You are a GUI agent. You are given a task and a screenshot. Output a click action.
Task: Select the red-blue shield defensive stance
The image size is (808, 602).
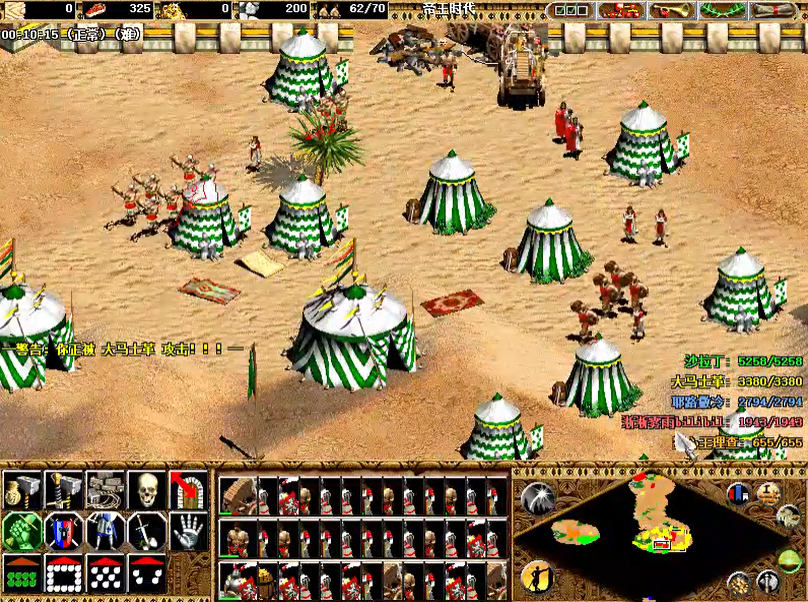click(62, 531)
